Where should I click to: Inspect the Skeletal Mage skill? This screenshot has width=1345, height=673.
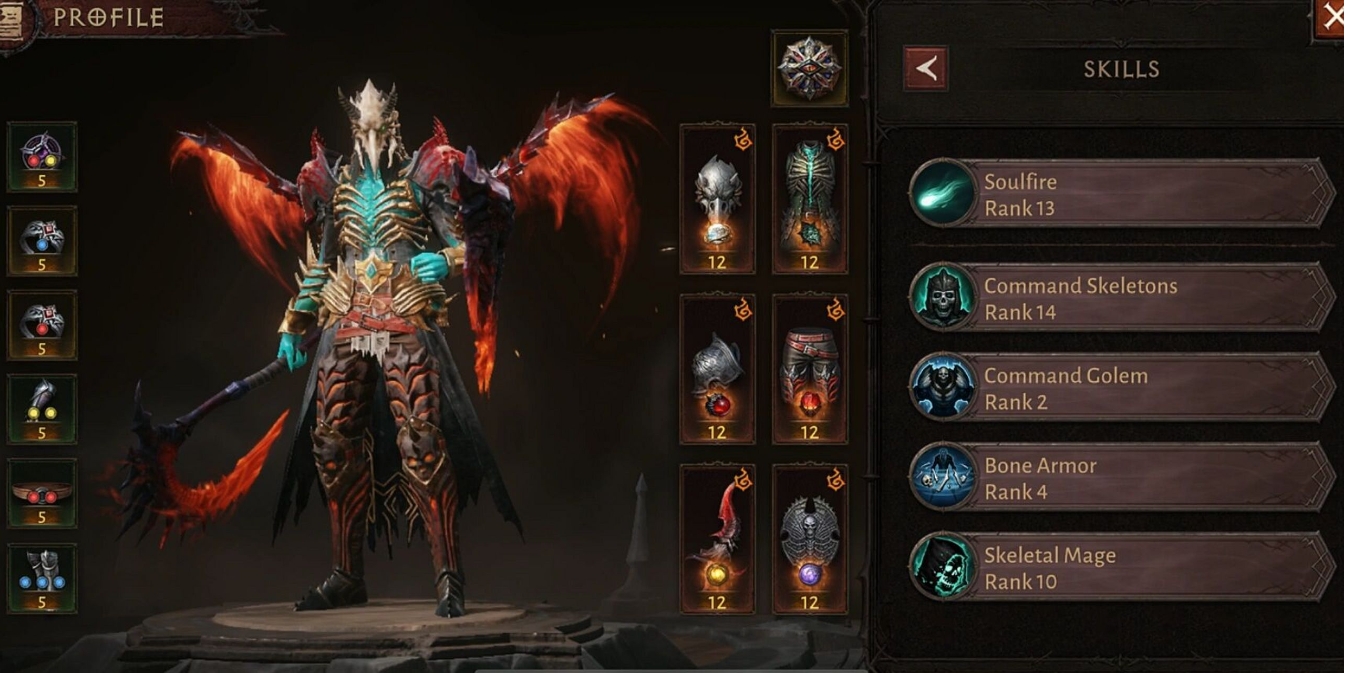click(x=1122, y=568)
